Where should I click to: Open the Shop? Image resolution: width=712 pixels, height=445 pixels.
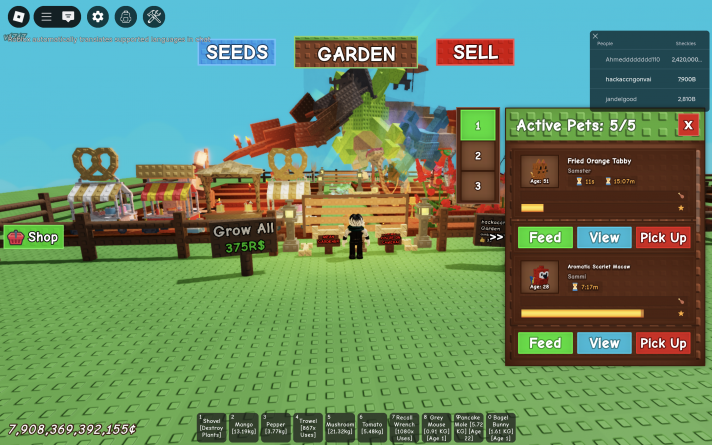click(x=33, y=237)
